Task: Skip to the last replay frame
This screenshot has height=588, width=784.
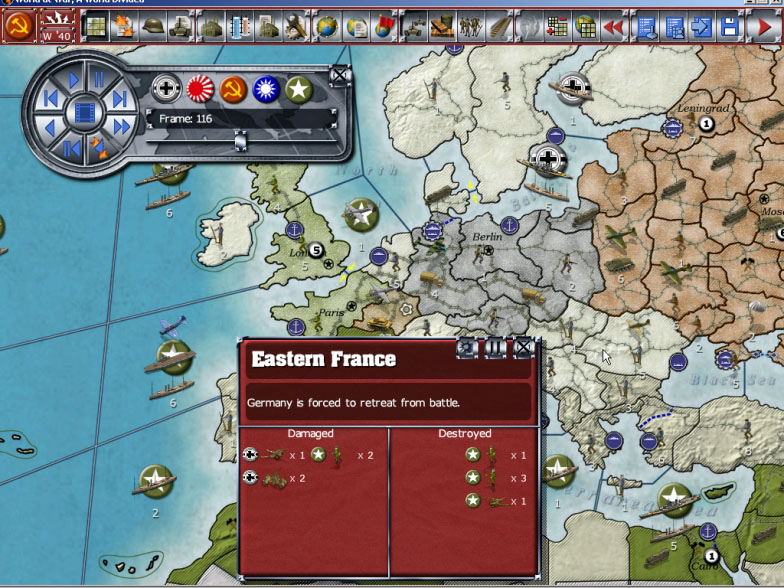Action: (119, 98)
